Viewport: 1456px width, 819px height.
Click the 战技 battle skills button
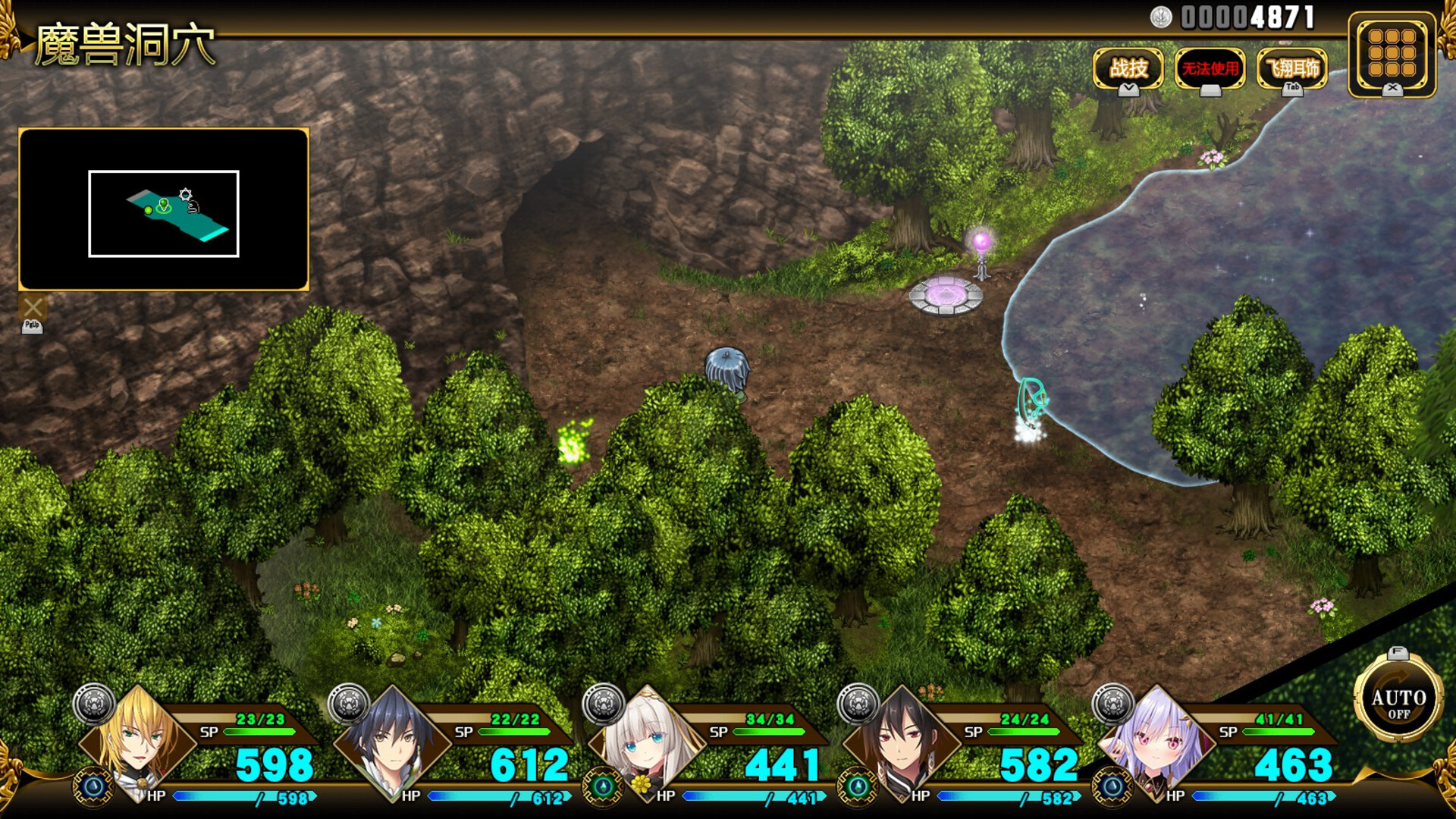[x=1128, y=68]
